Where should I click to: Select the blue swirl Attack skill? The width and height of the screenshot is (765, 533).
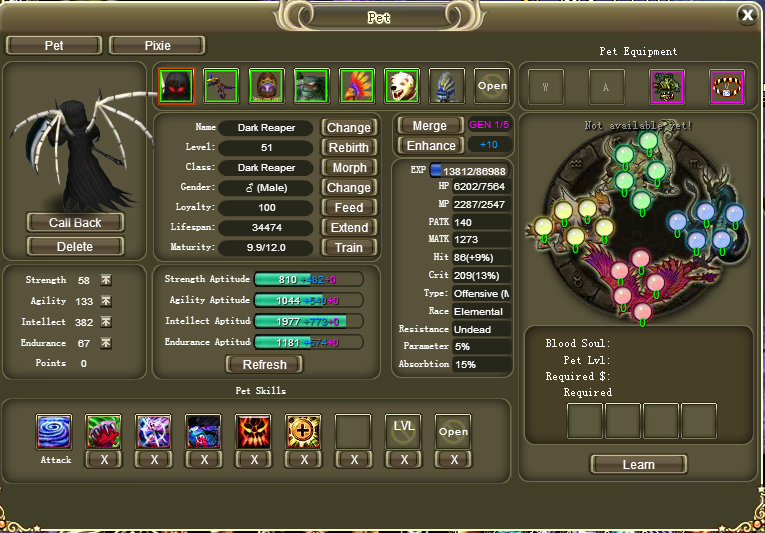tap(53, 432)
